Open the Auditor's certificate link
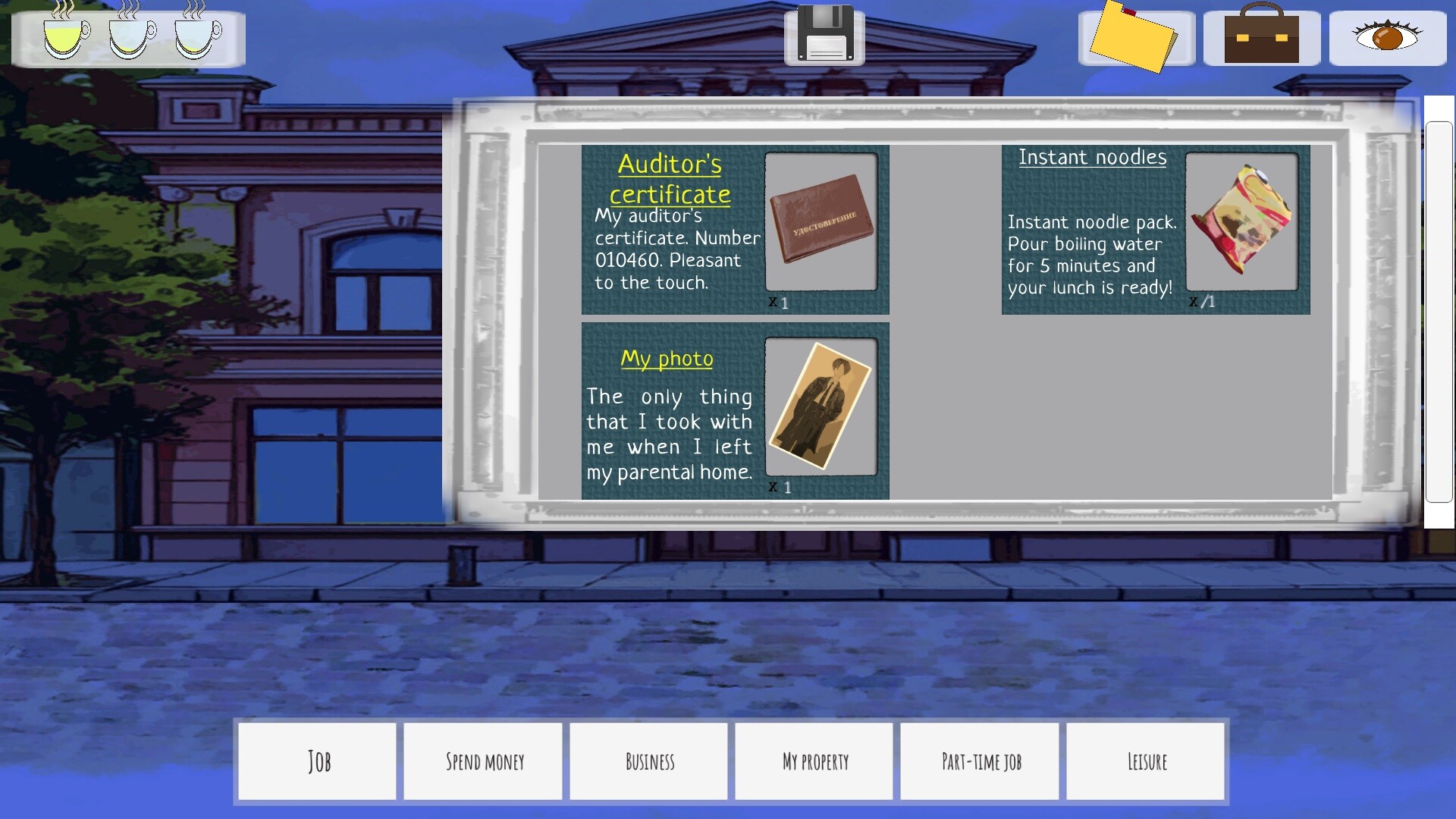Viewport: 1456px width, 819px height. (670, 179)
